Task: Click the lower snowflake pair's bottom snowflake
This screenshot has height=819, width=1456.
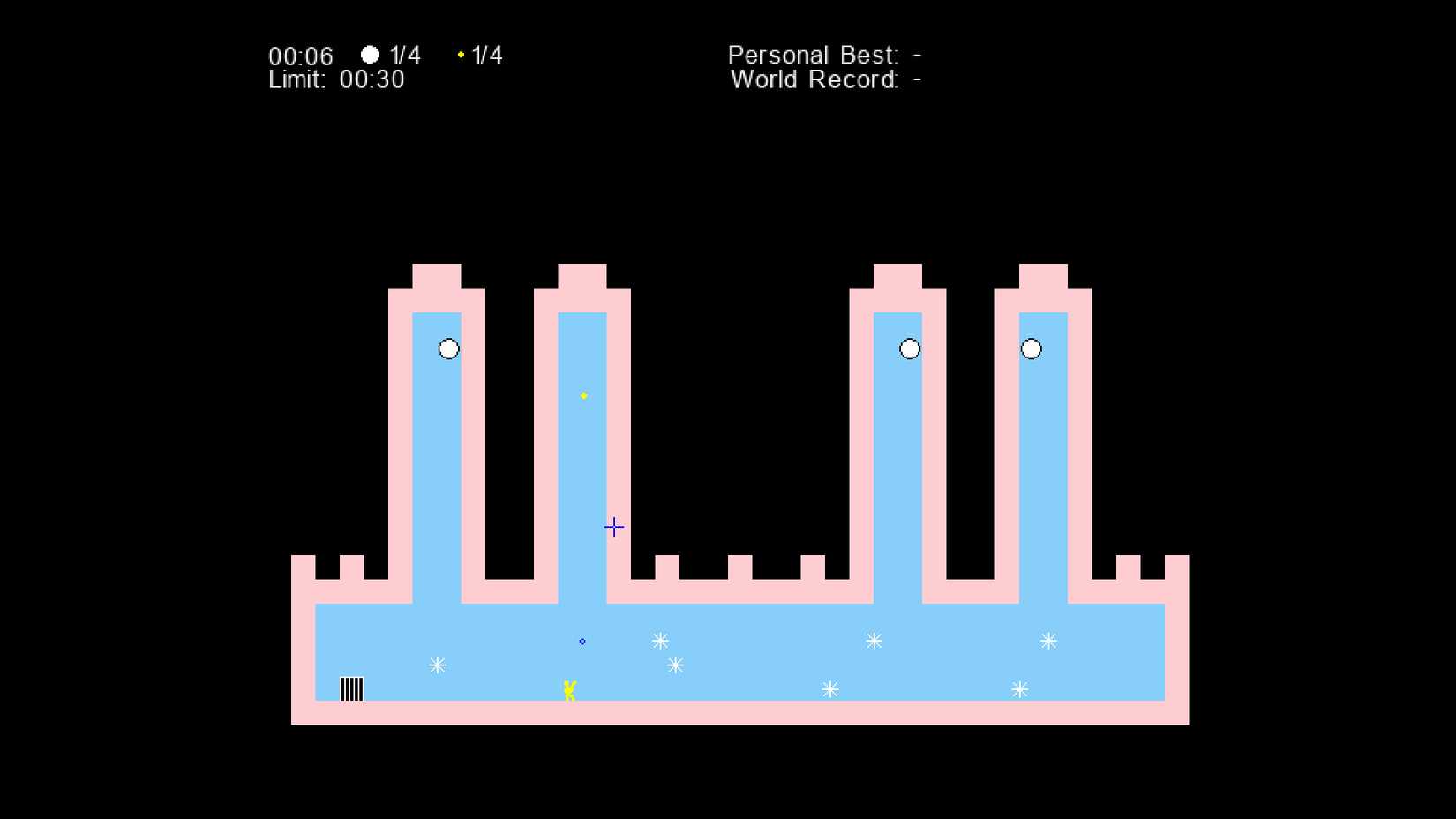Action: [x=676, y=665]
